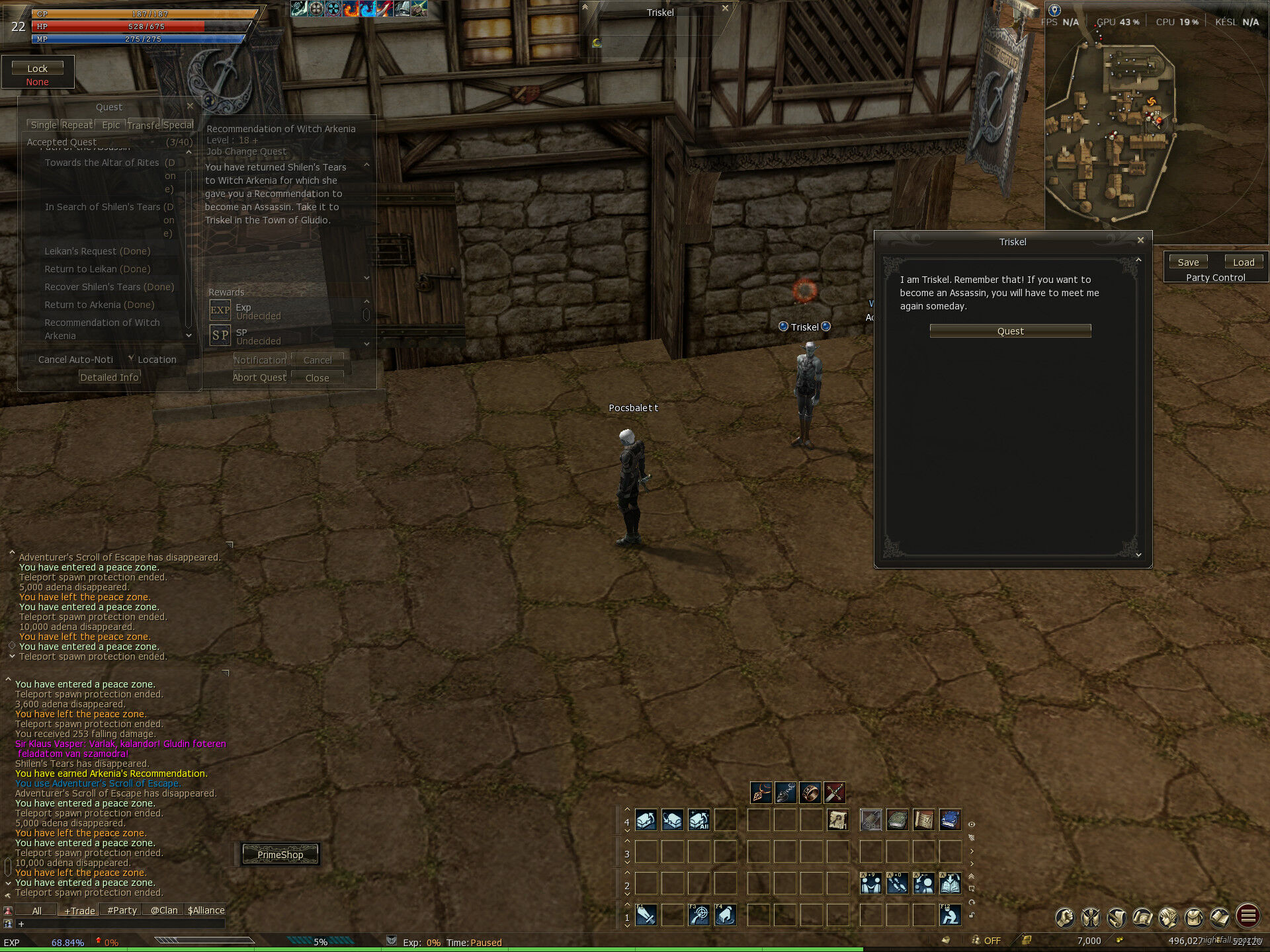Image resolution: width=1270 pixels, height=952 pixels.
Task: Select the Special quest tab
Action: coord(178,125)
